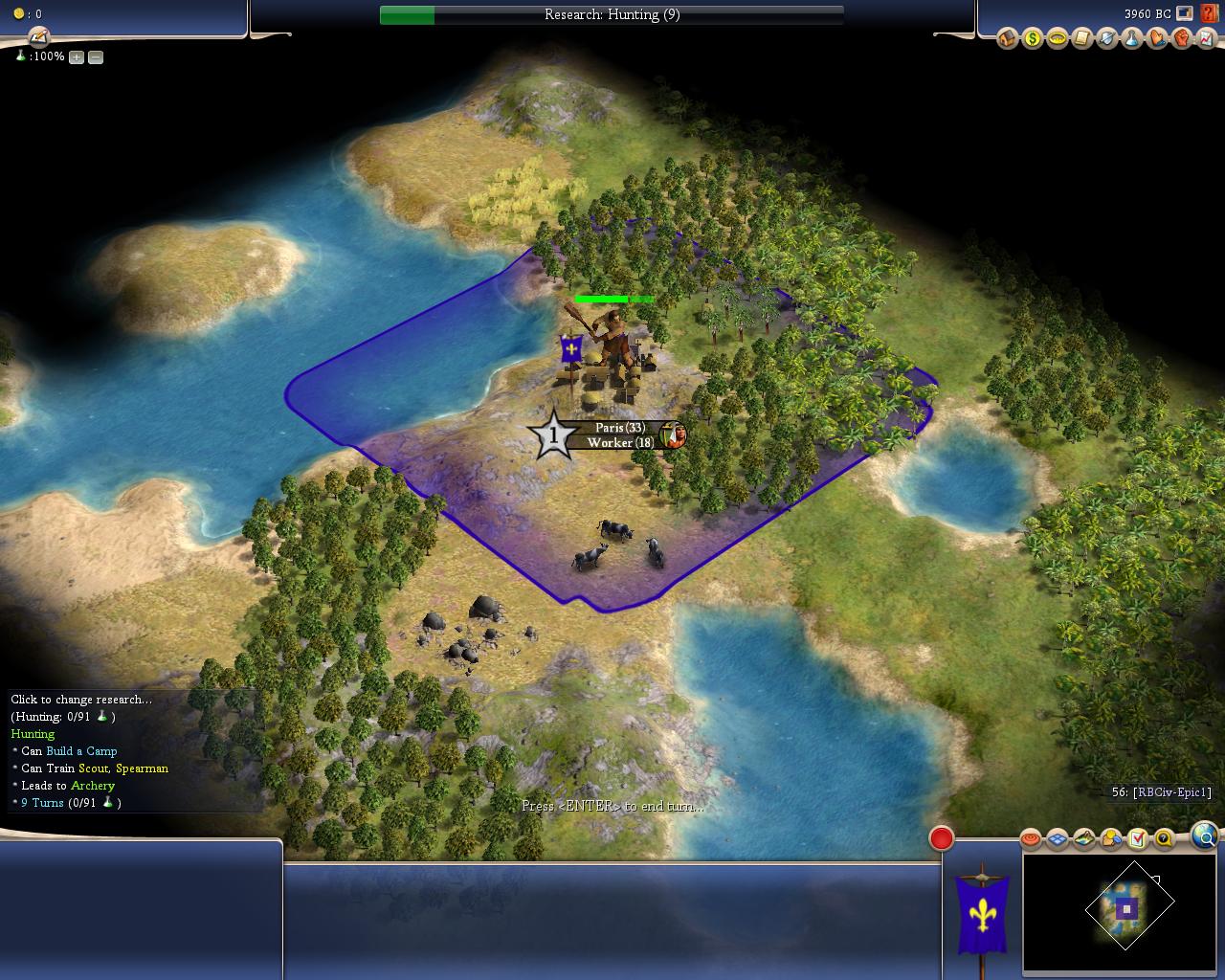1225x980 pixels.
Task: Open the Financial Advisor dollar icon
Action: pos(1032,38)
